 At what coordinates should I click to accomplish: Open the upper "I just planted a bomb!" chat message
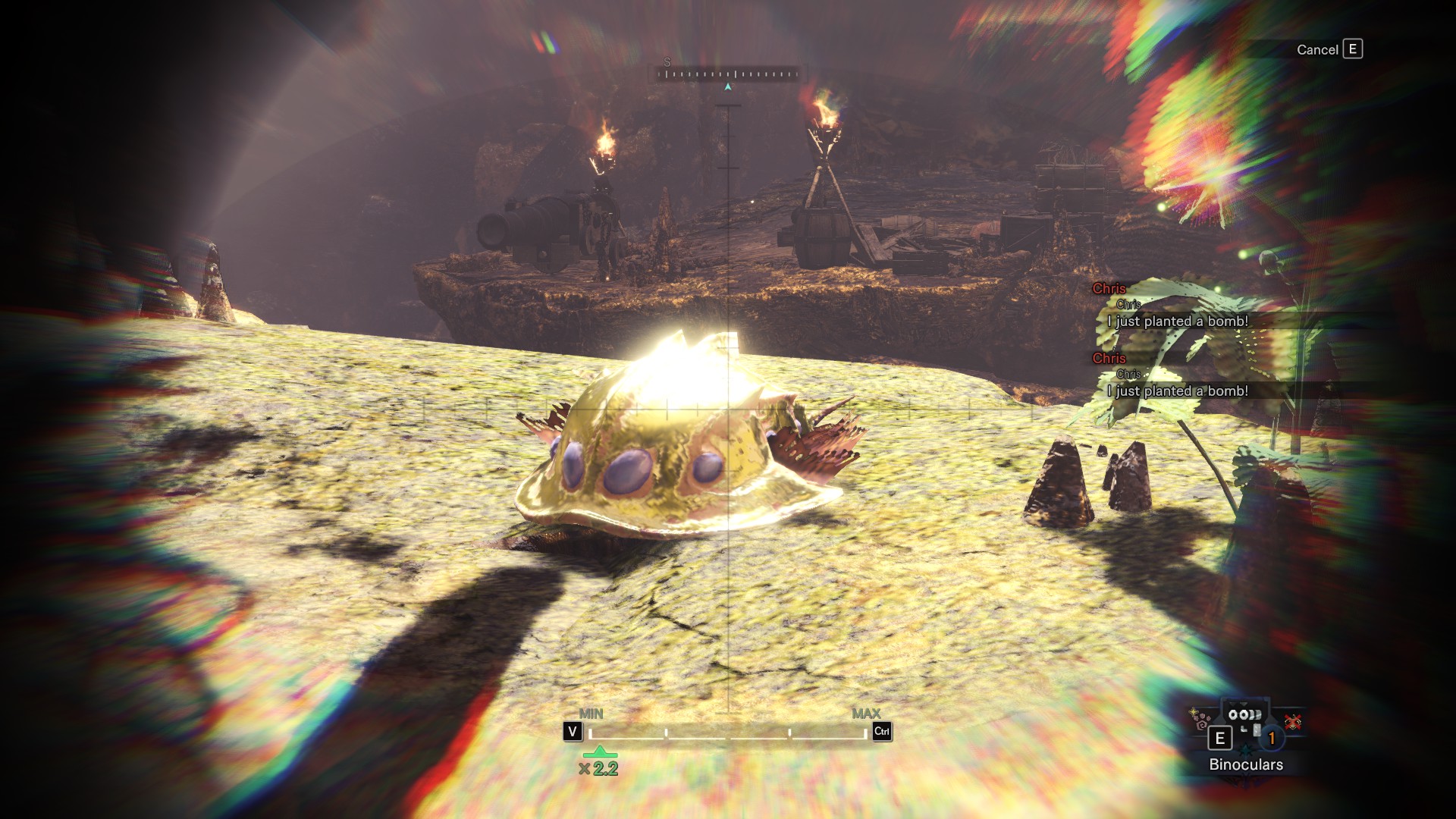tap(1177, 322)
